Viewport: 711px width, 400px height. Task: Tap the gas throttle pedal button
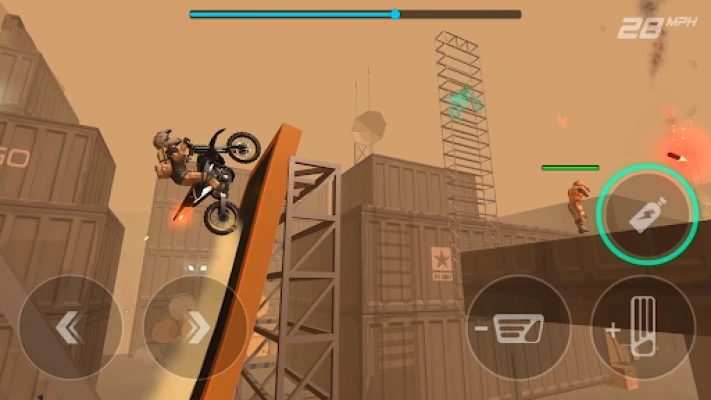(643, 327)
